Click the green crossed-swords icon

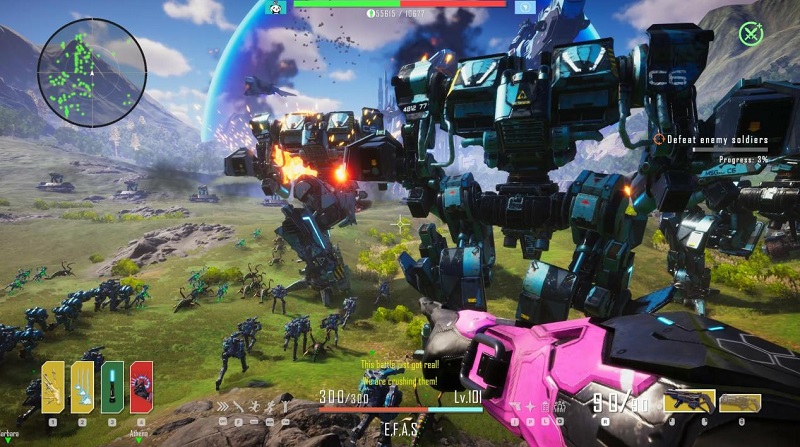(x=751, y=33)
